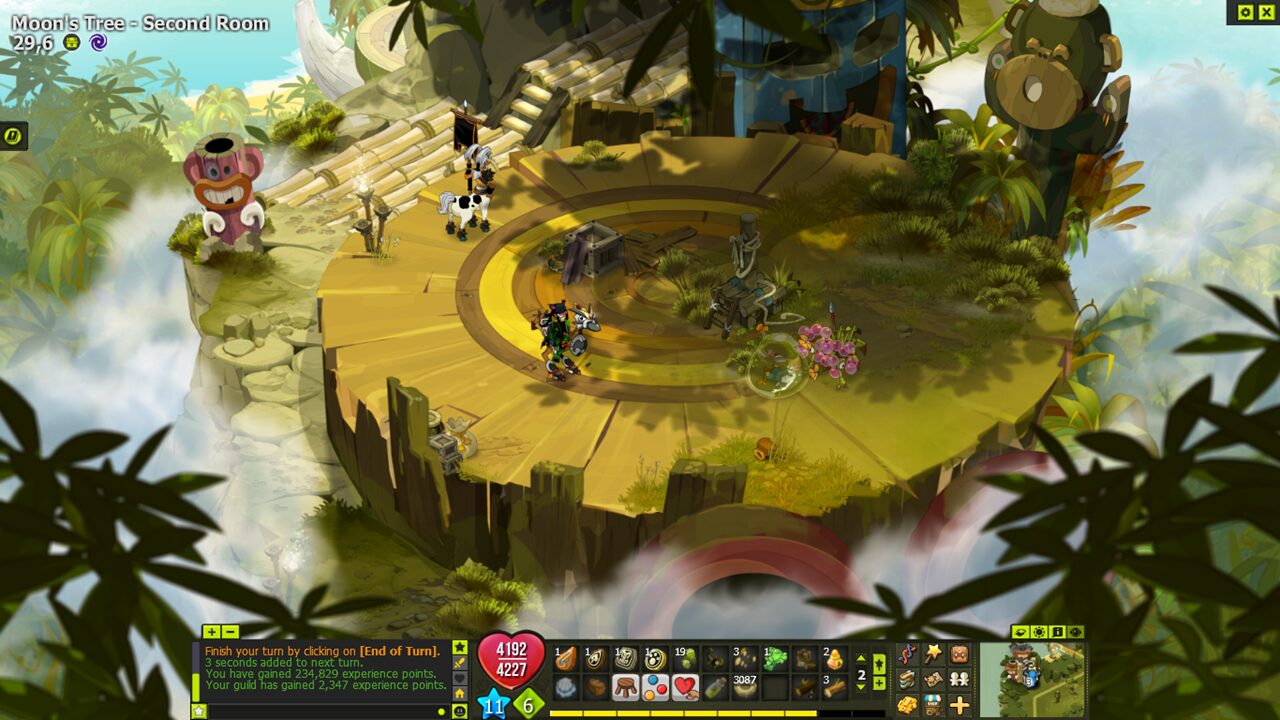1280x720 pixels.
Task: Click the purple spiral icon near the map coordinates
Action: (97, 42)
